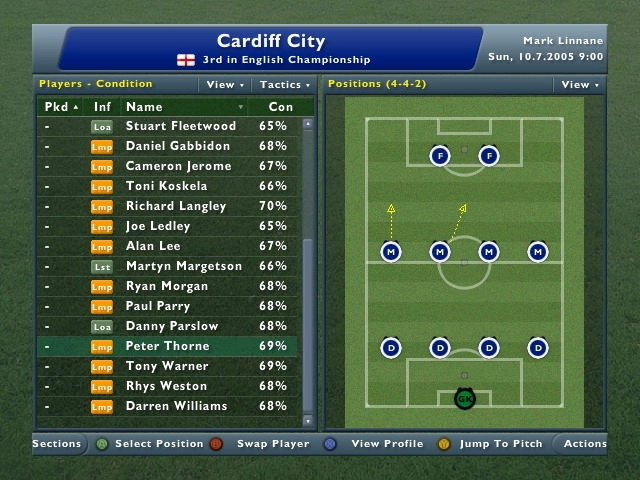The width and height of the screenshot is (640, 480).
Task: Pick Joe Ledley's player row
Action: click(158, 226)
